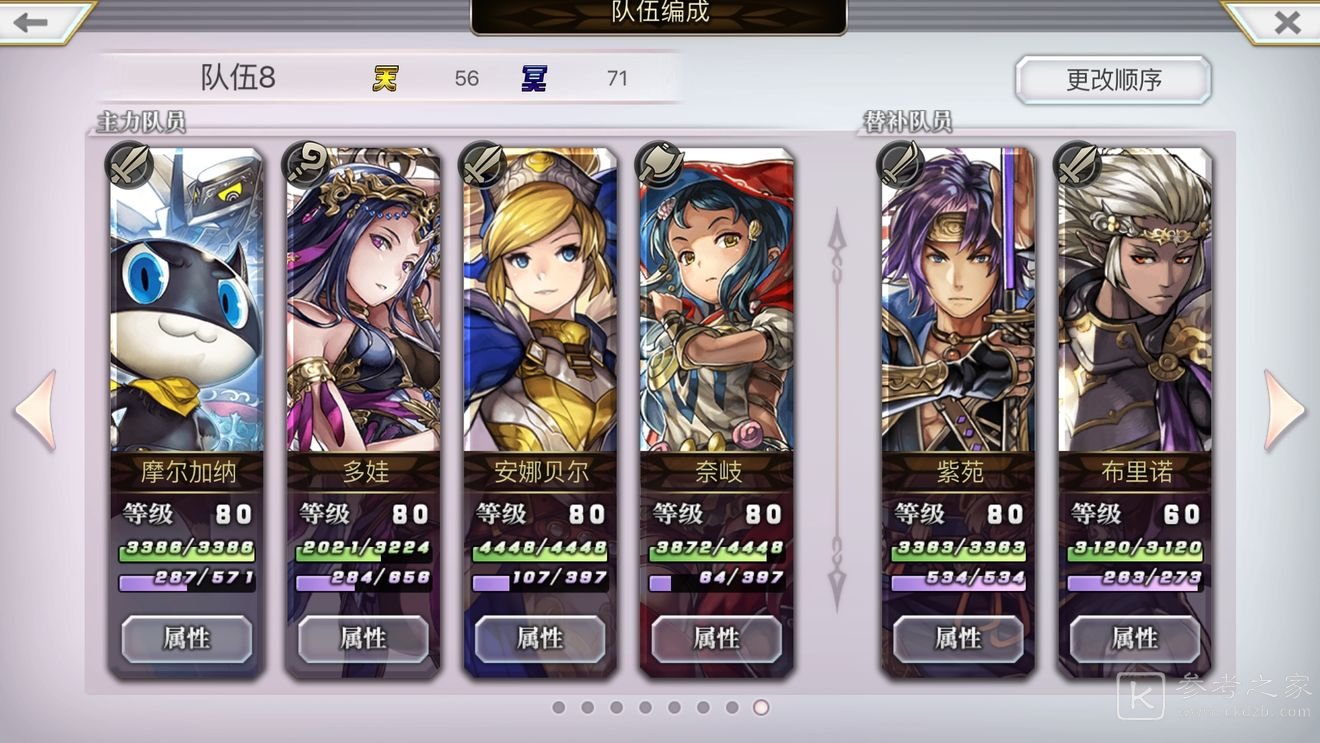
Task: Select the 摩尔加纳 character card
Action: click(x=186, y=300)
